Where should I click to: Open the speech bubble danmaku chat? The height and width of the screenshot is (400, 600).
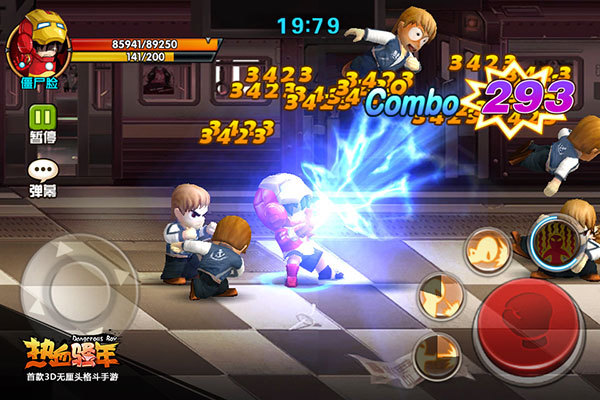42,172
